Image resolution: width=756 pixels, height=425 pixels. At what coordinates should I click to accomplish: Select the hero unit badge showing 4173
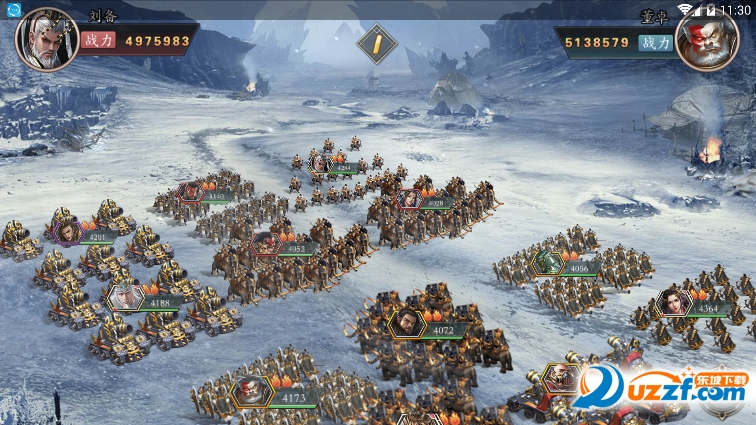pyautogui.click(x=254, y=391)
